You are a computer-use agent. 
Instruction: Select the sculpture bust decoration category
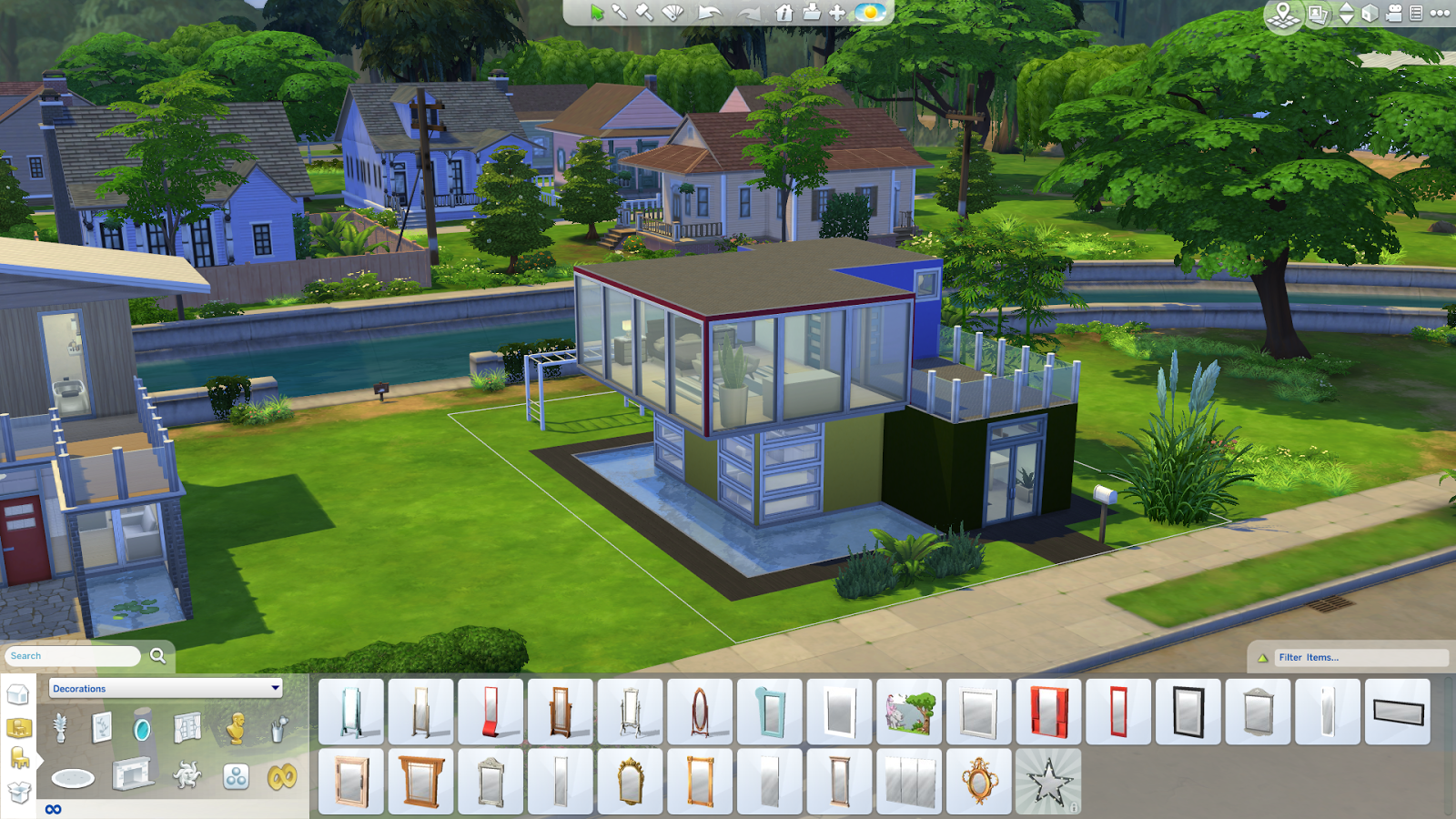tap(236, 728)
